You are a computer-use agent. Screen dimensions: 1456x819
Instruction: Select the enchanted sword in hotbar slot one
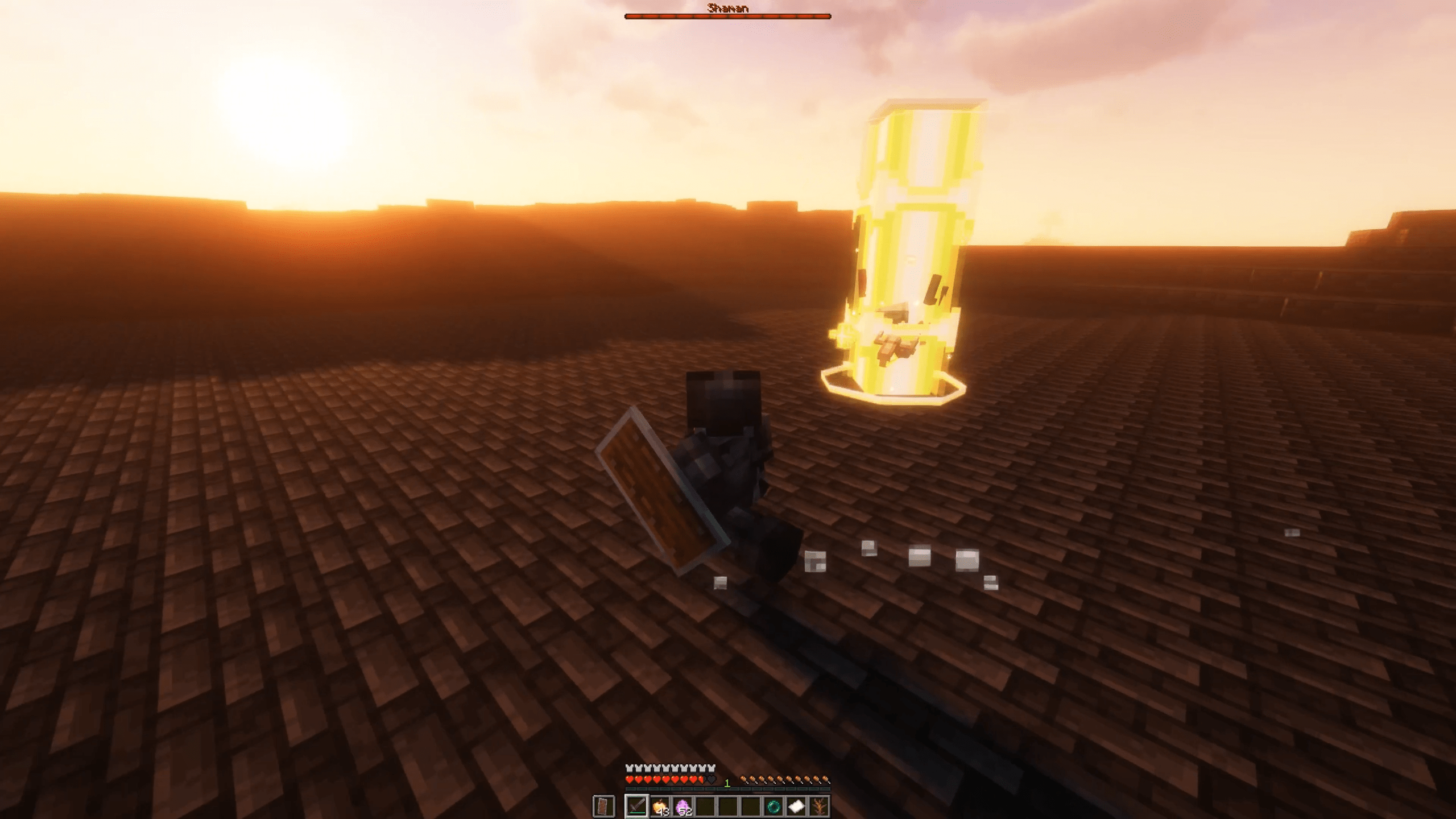coord(638,808)
